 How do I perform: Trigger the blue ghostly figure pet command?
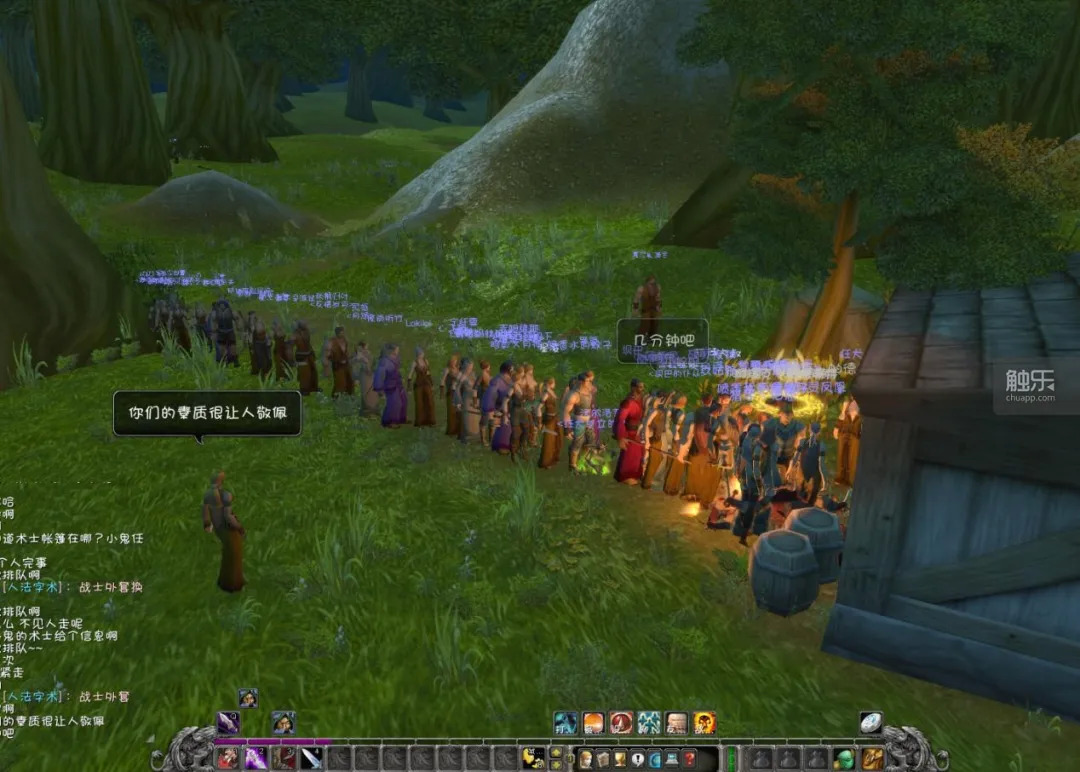coord(566,723)
